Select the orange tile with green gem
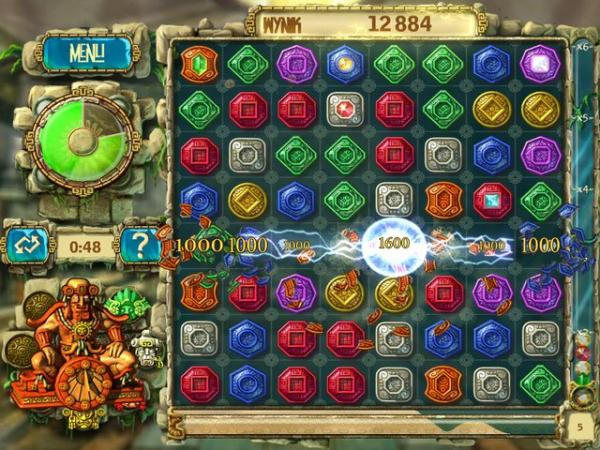 click(x=199, y=64)
